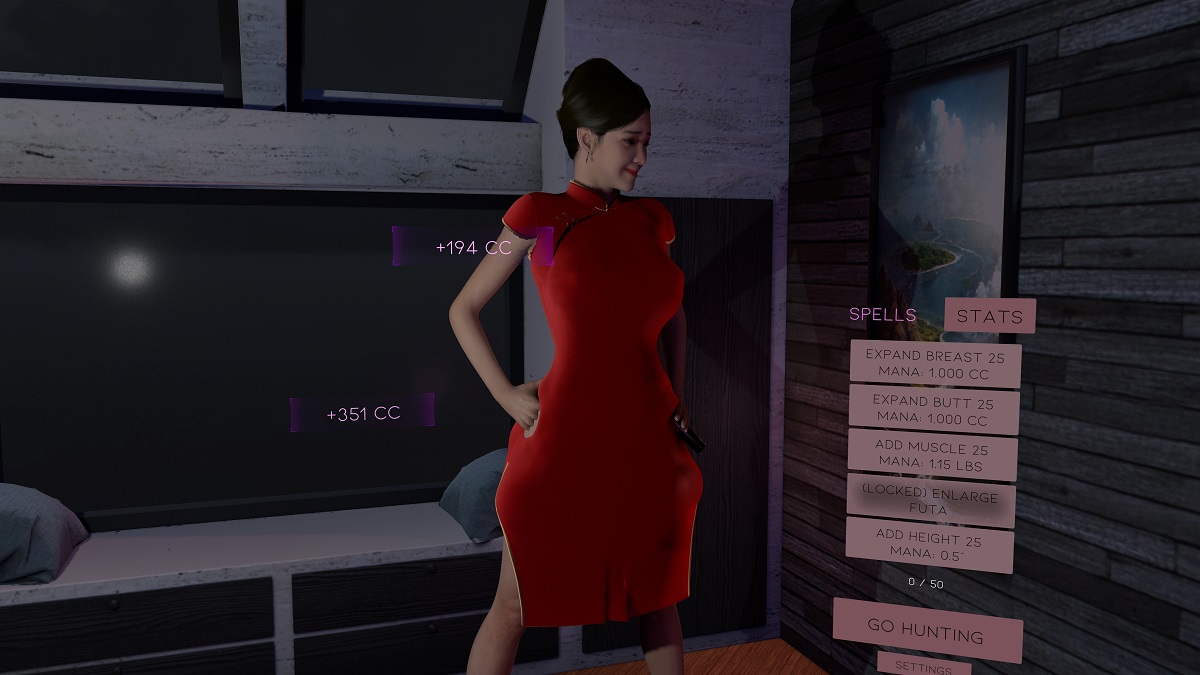
Task: Cast the Expand Butt 25 spell
Action: [934, 411]
